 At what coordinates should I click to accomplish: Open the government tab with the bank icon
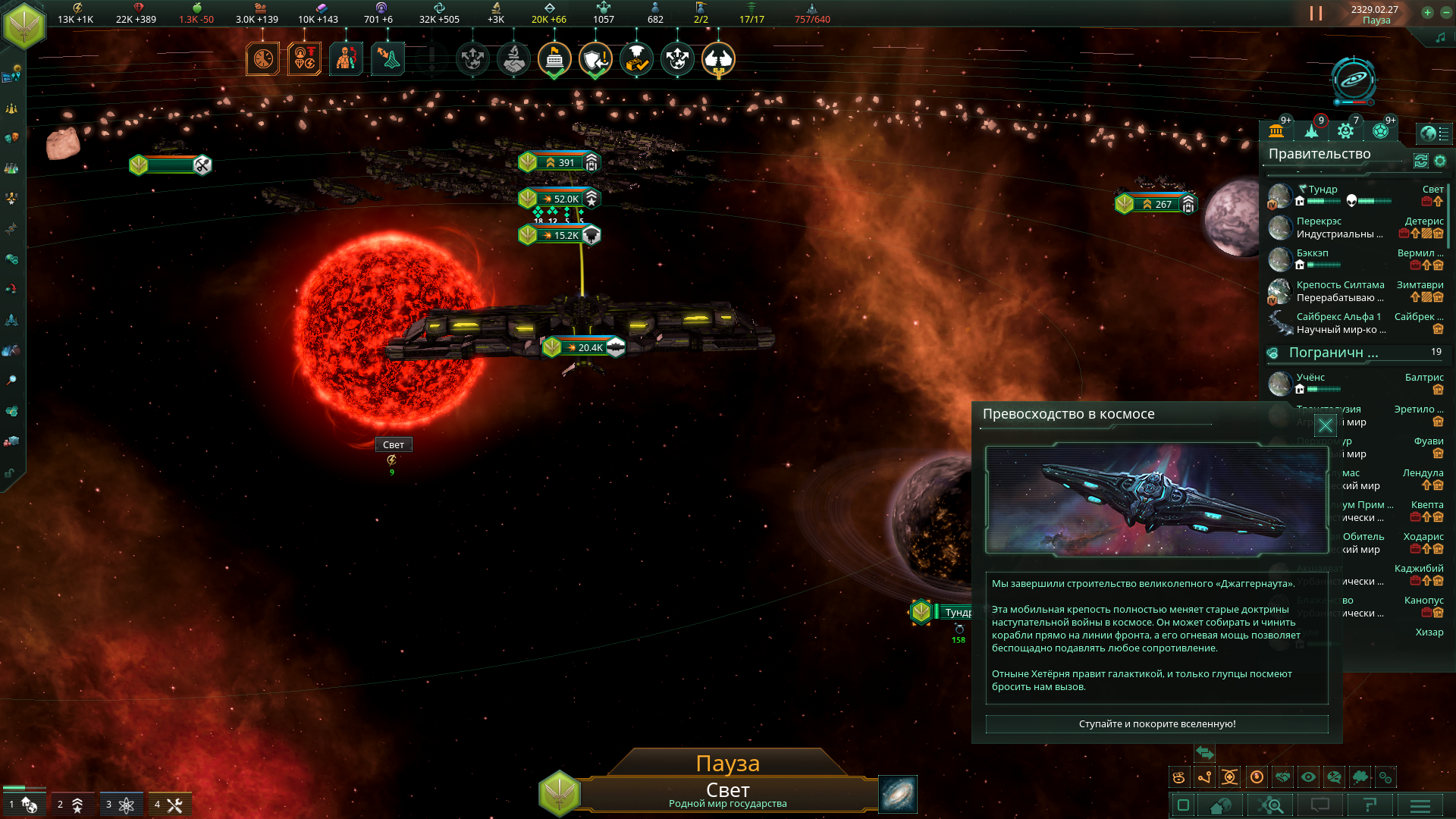click(x=1276, y=131)
